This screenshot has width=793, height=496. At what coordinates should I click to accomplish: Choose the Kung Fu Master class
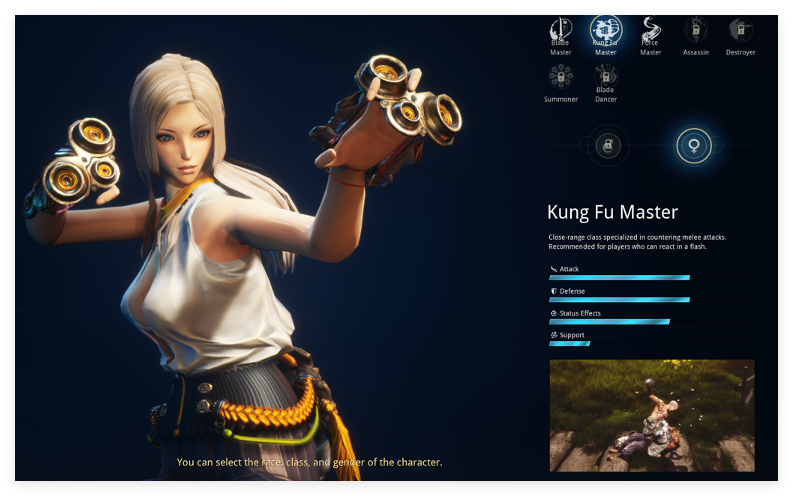coord(605,30)
